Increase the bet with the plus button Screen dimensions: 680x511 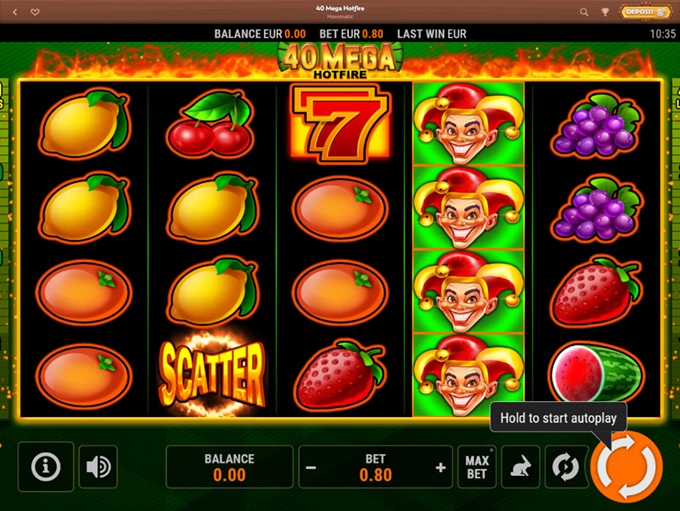[x=440, y=467]
